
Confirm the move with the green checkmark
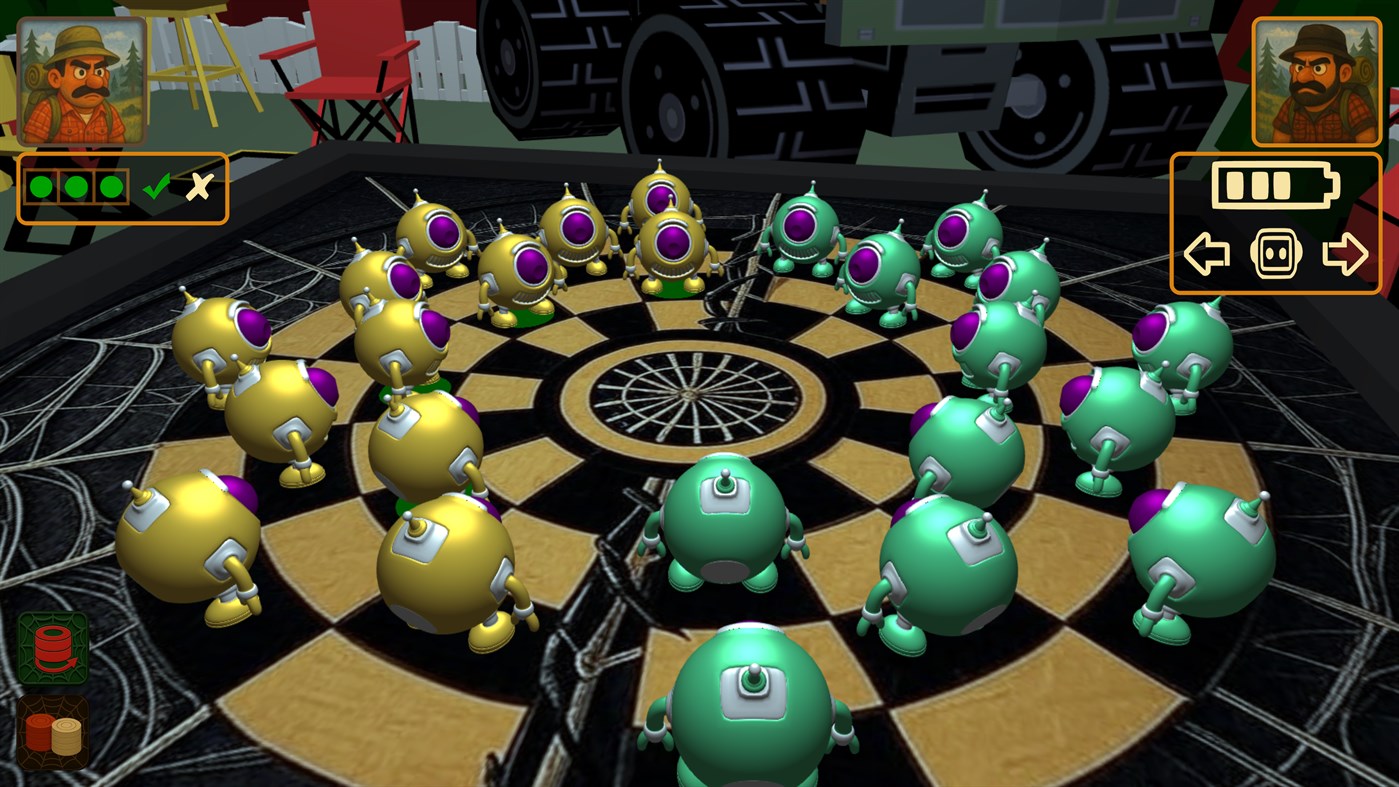(155, 186)
